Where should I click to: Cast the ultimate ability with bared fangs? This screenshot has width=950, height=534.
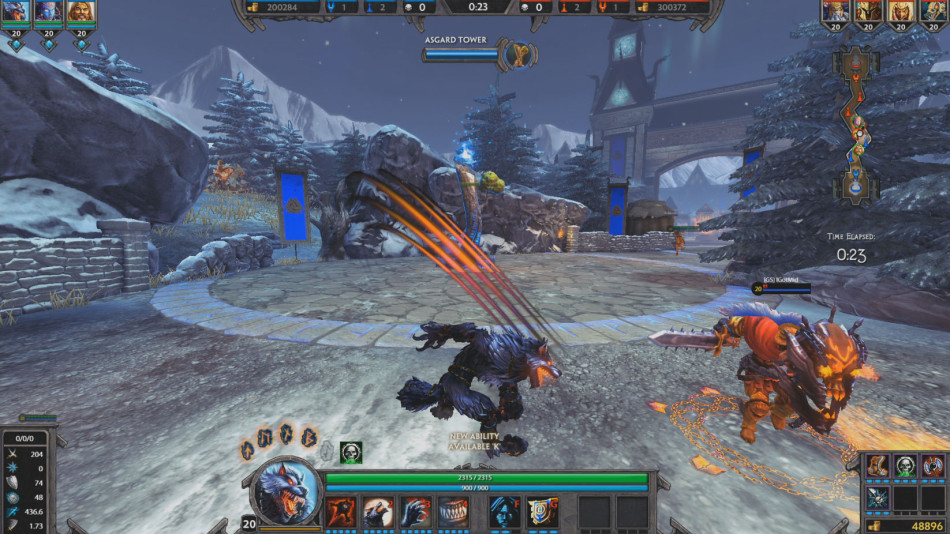click(x=453, y=511)
